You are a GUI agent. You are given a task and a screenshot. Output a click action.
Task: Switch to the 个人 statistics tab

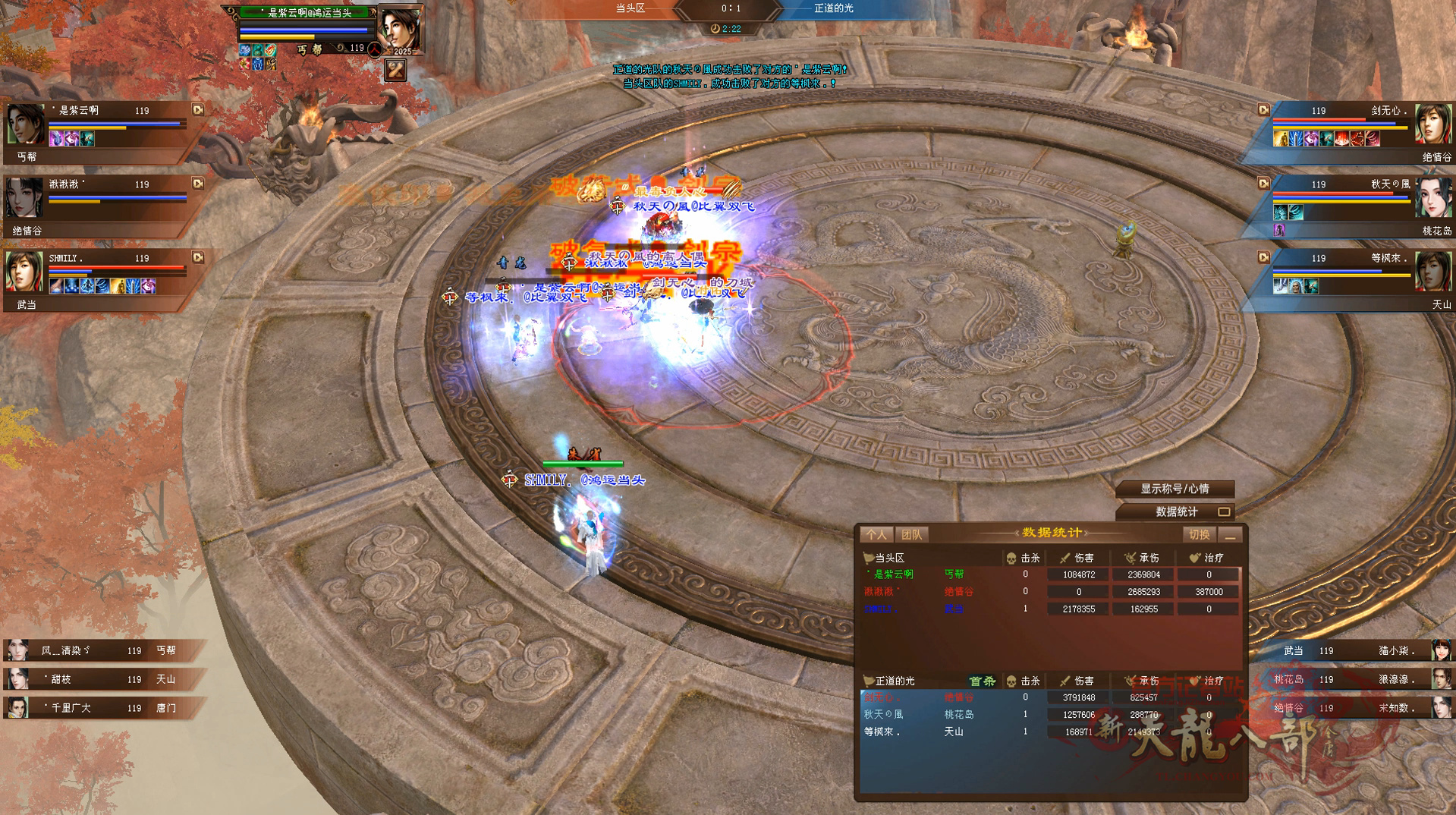pos(876,535)
